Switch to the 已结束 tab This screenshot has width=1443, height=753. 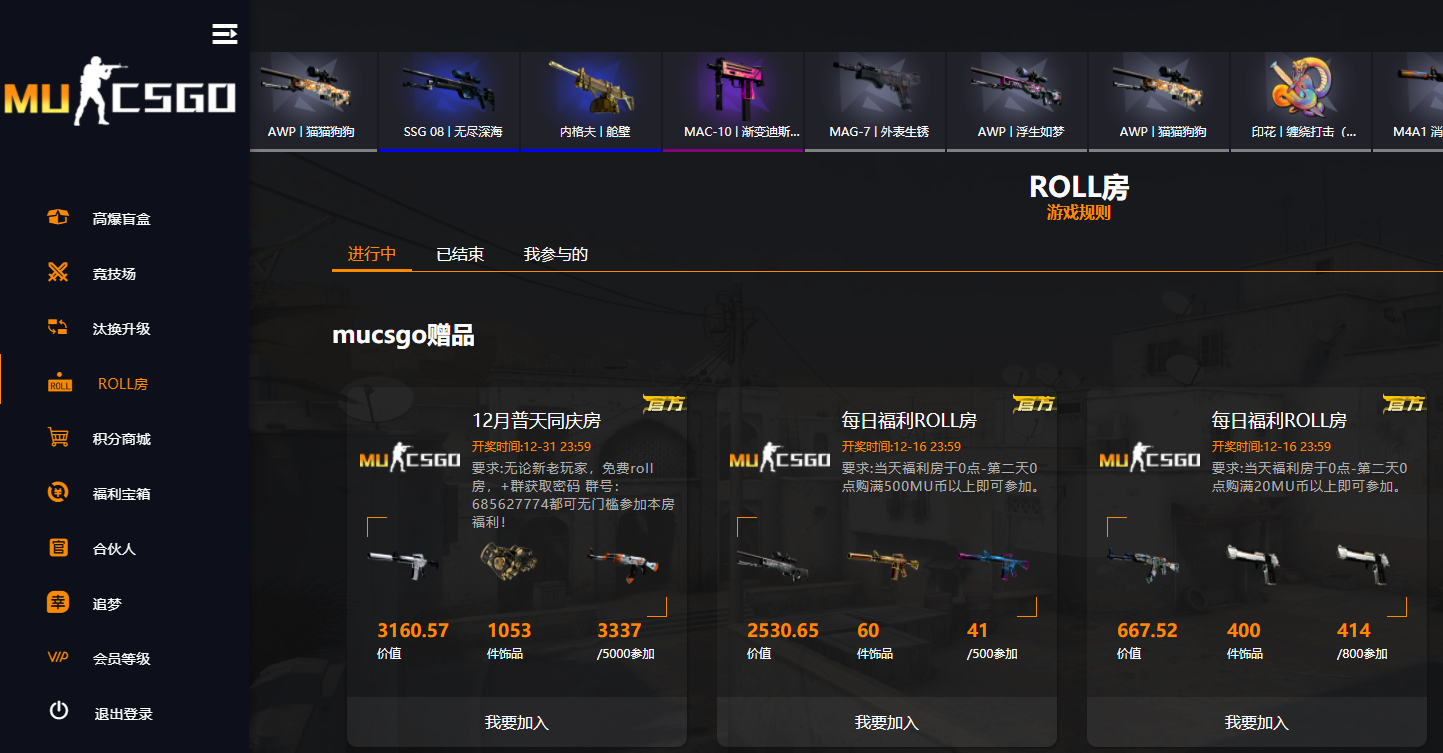458,254
